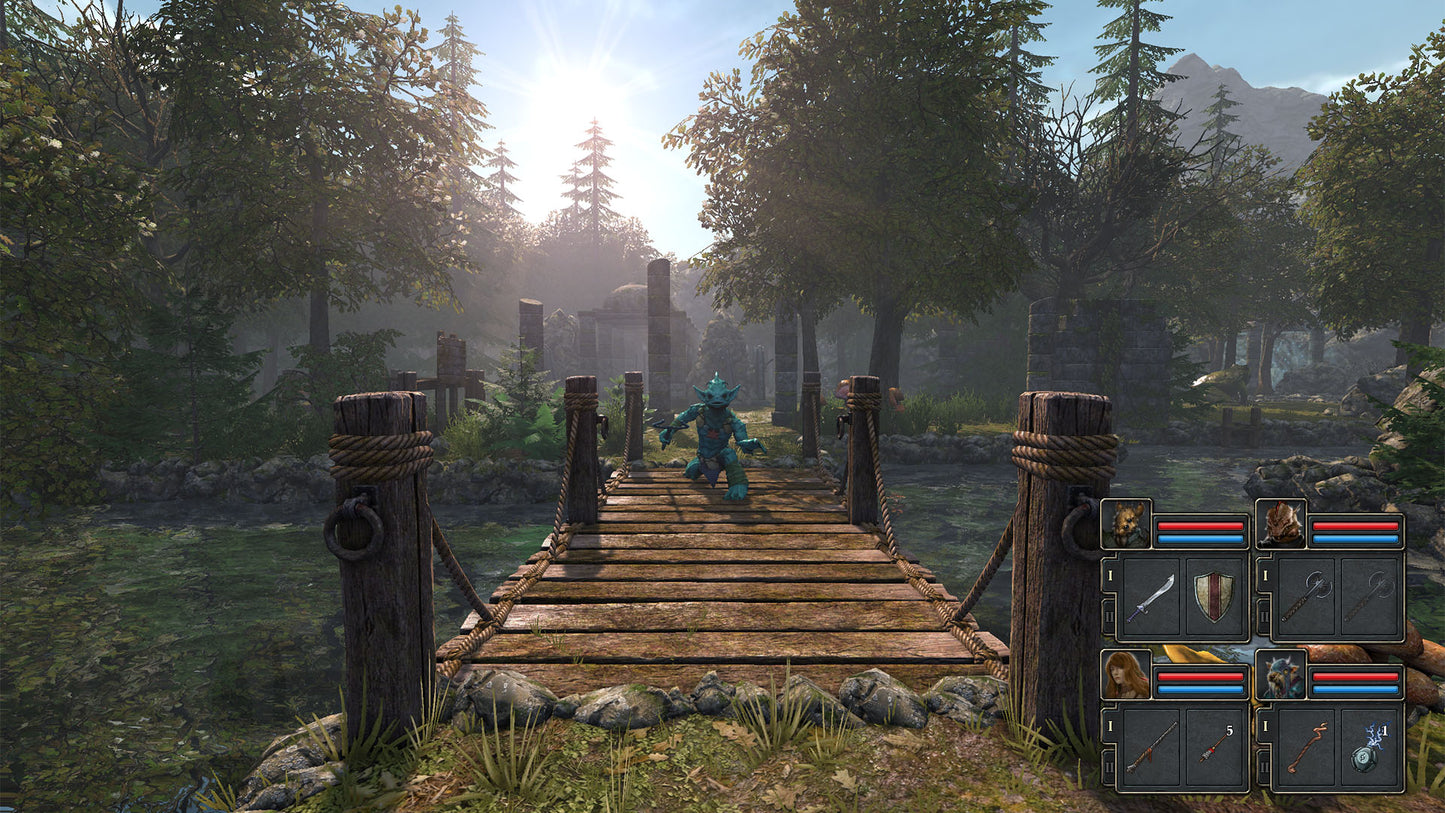Select weapon set II for the red-haired archer
Image resolution: width=1445 pixels, height=813 pixels.
(x=1109, y=765)
